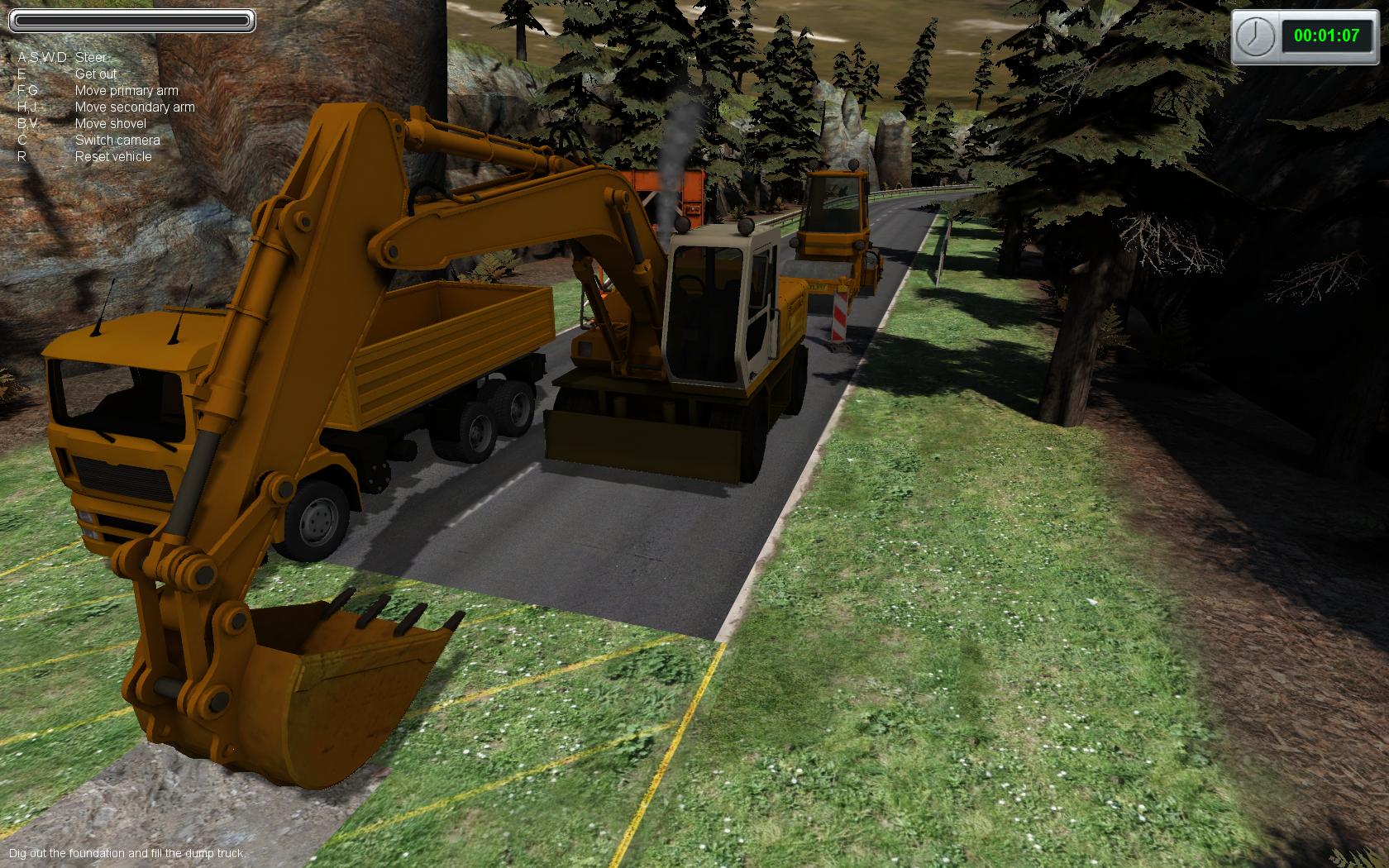This screenshot has width=1389, height=868.
Task: Expand the Move shovel entry
Action: 110,123
